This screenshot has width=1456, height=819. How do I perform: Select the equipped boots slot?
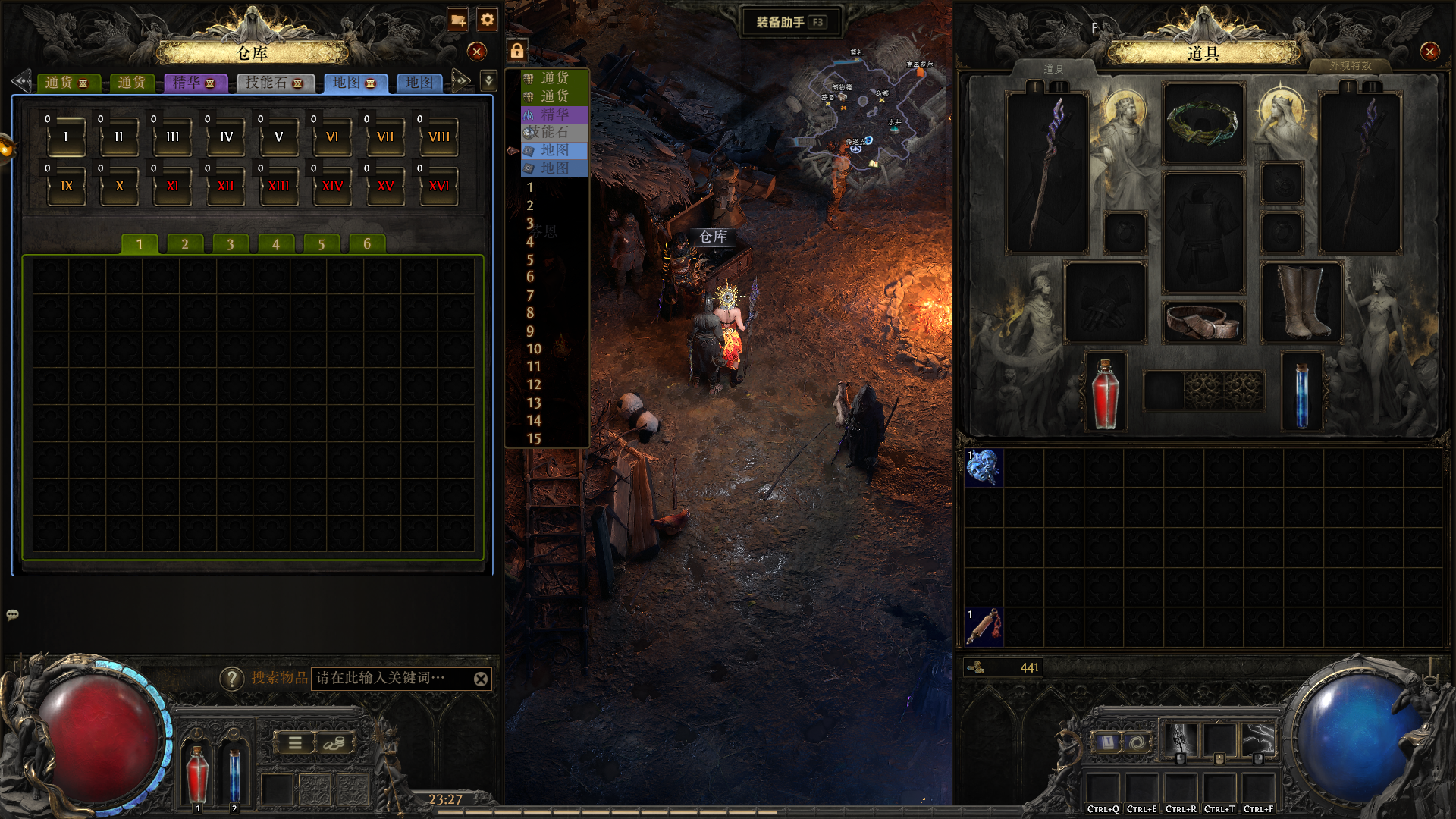coord(1302,302)
